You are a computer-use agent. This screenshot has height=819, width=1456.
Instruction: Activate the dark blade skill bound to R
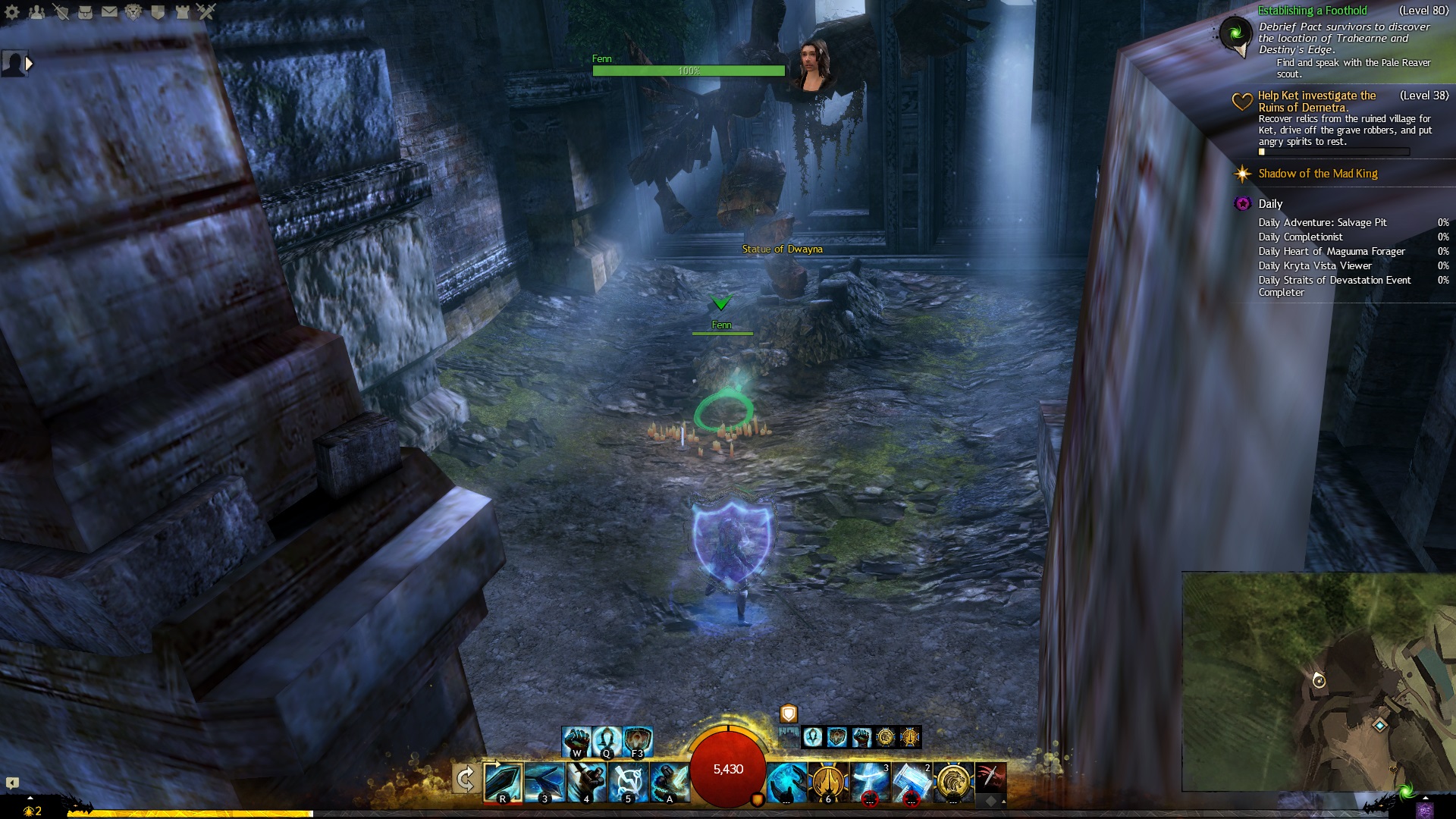[x=503, y=782]
